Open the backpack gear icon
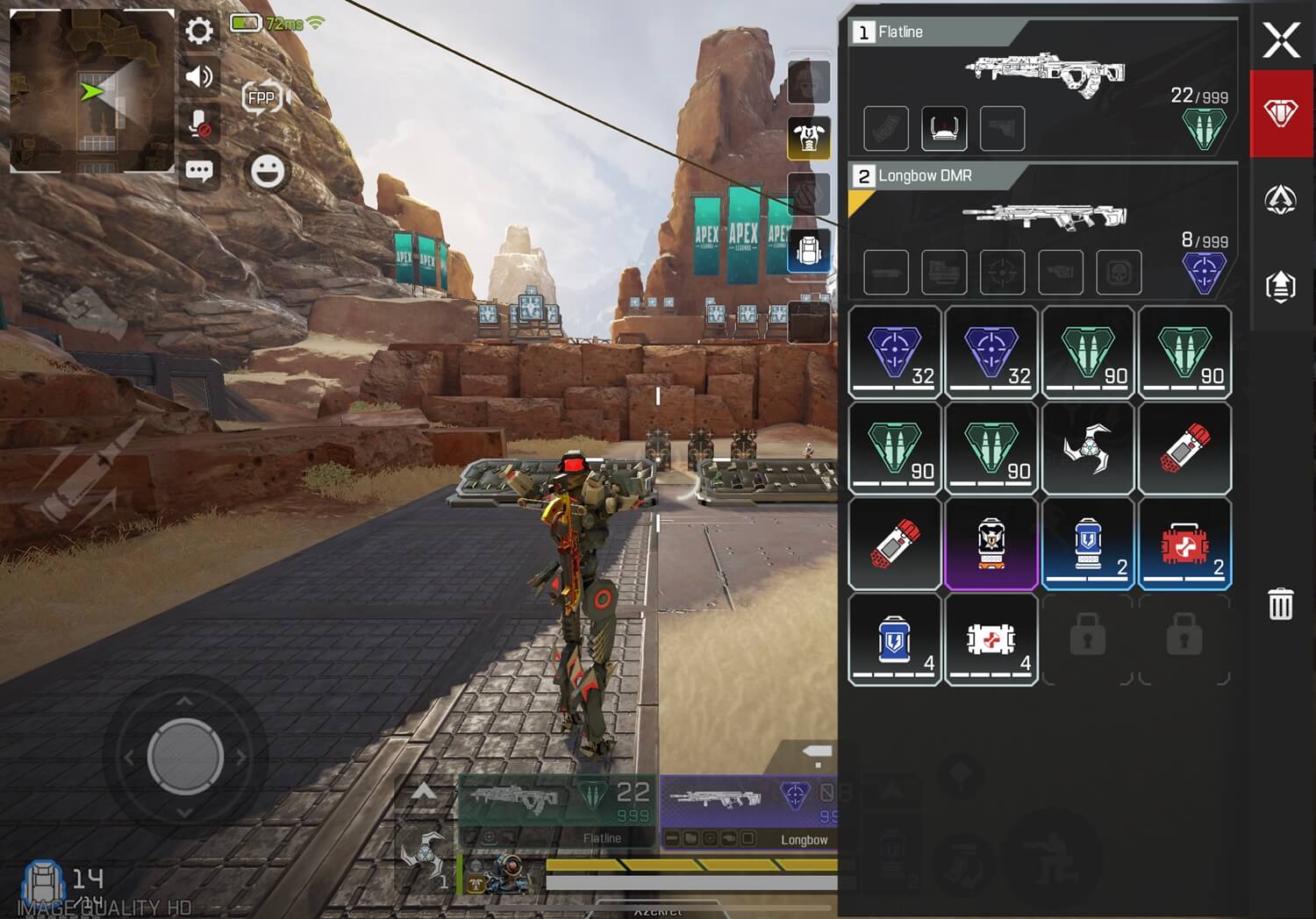The image size is (1316, 919). (x=809, y=252)
